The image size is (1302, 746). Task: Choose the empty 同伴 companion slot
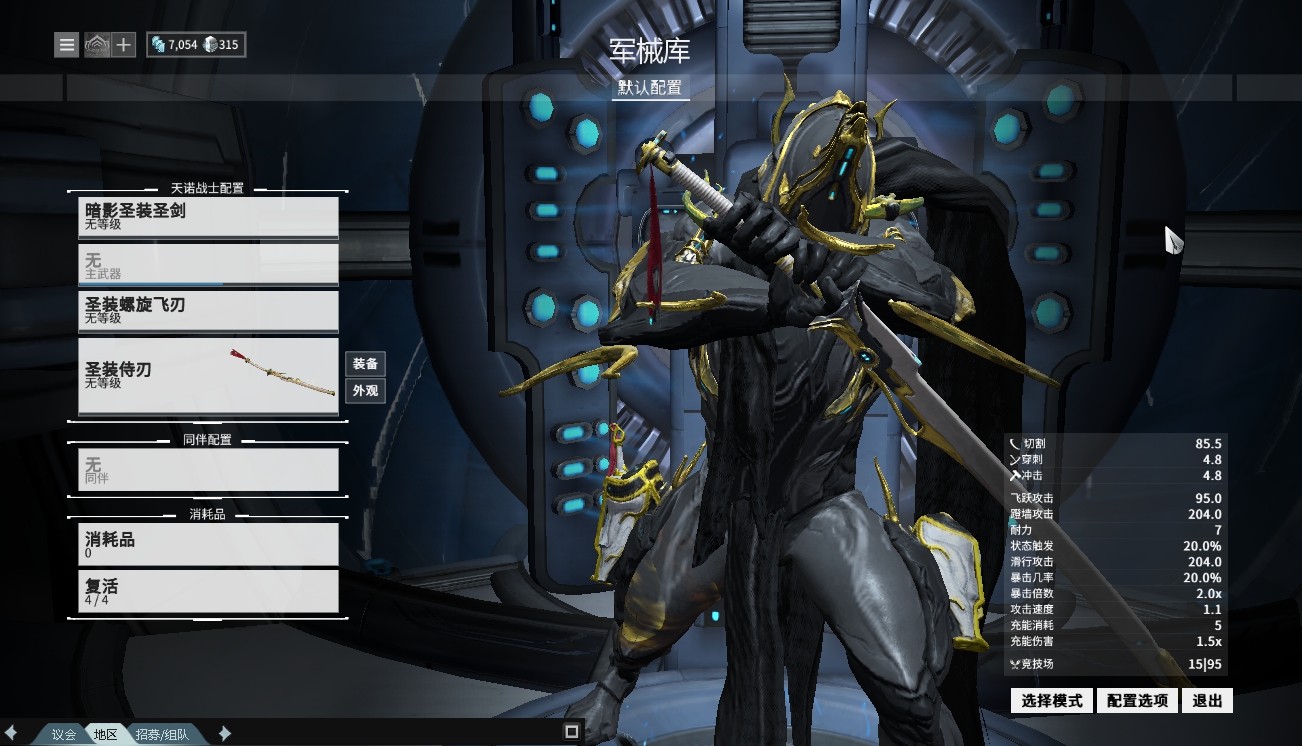click(208, 470)
